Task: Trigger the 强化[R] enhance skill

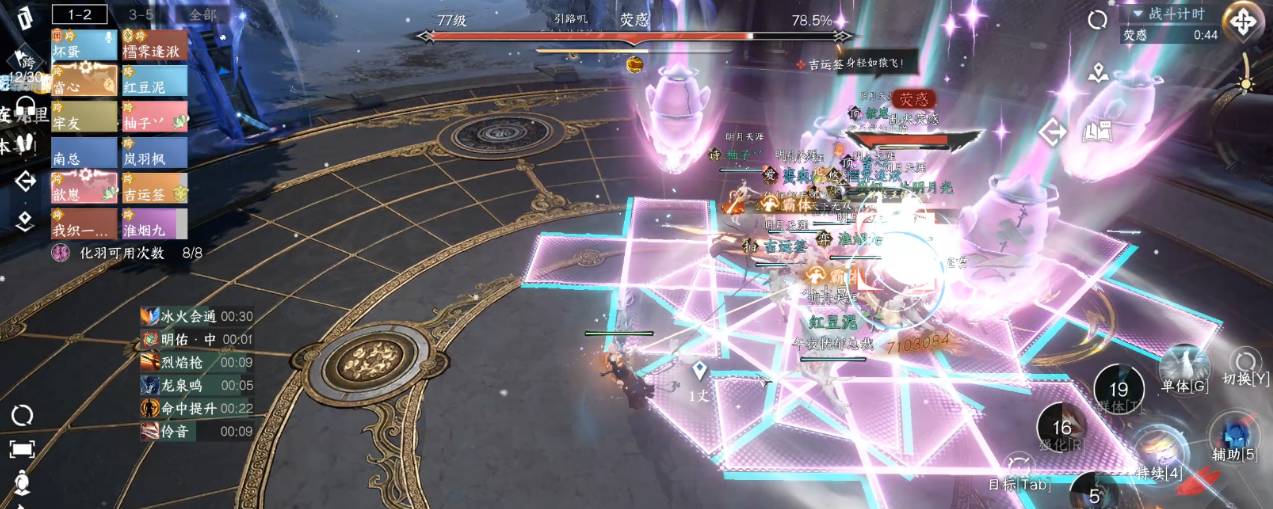Action: pos(1061,430)
